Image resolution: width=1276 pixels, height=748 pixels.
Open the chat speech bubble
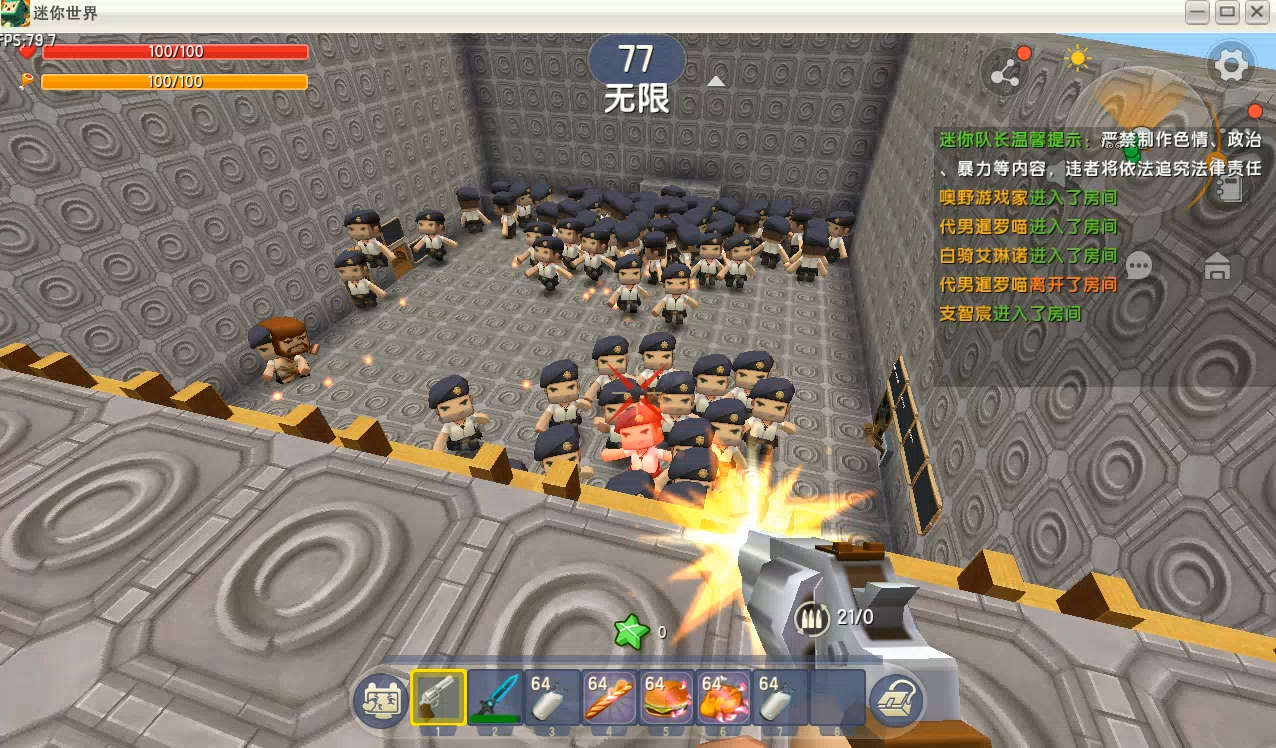(1139, 265)
